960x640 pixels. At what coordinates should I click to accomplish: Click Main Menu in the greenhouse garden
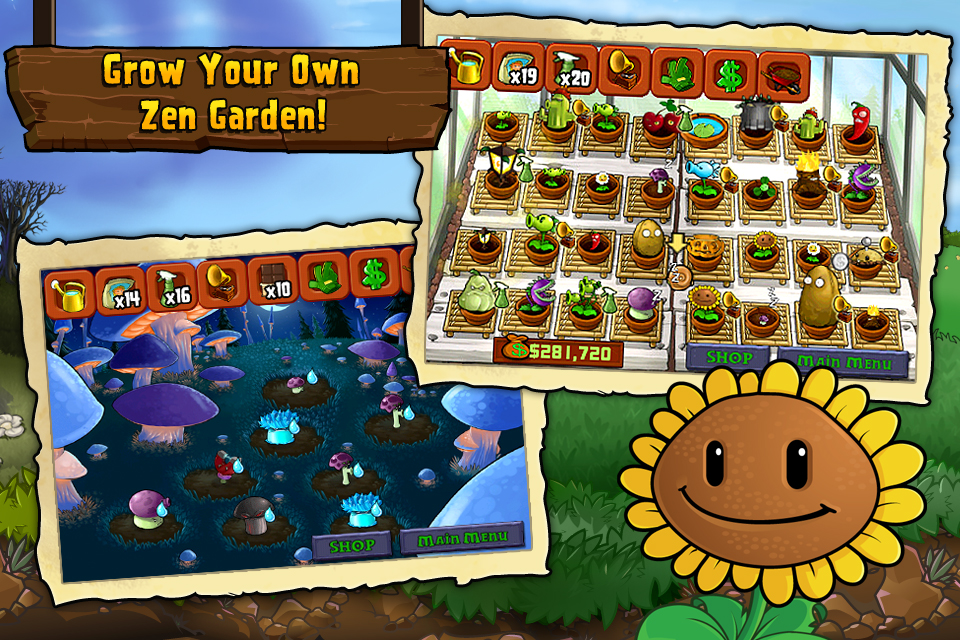pos(842,362)
